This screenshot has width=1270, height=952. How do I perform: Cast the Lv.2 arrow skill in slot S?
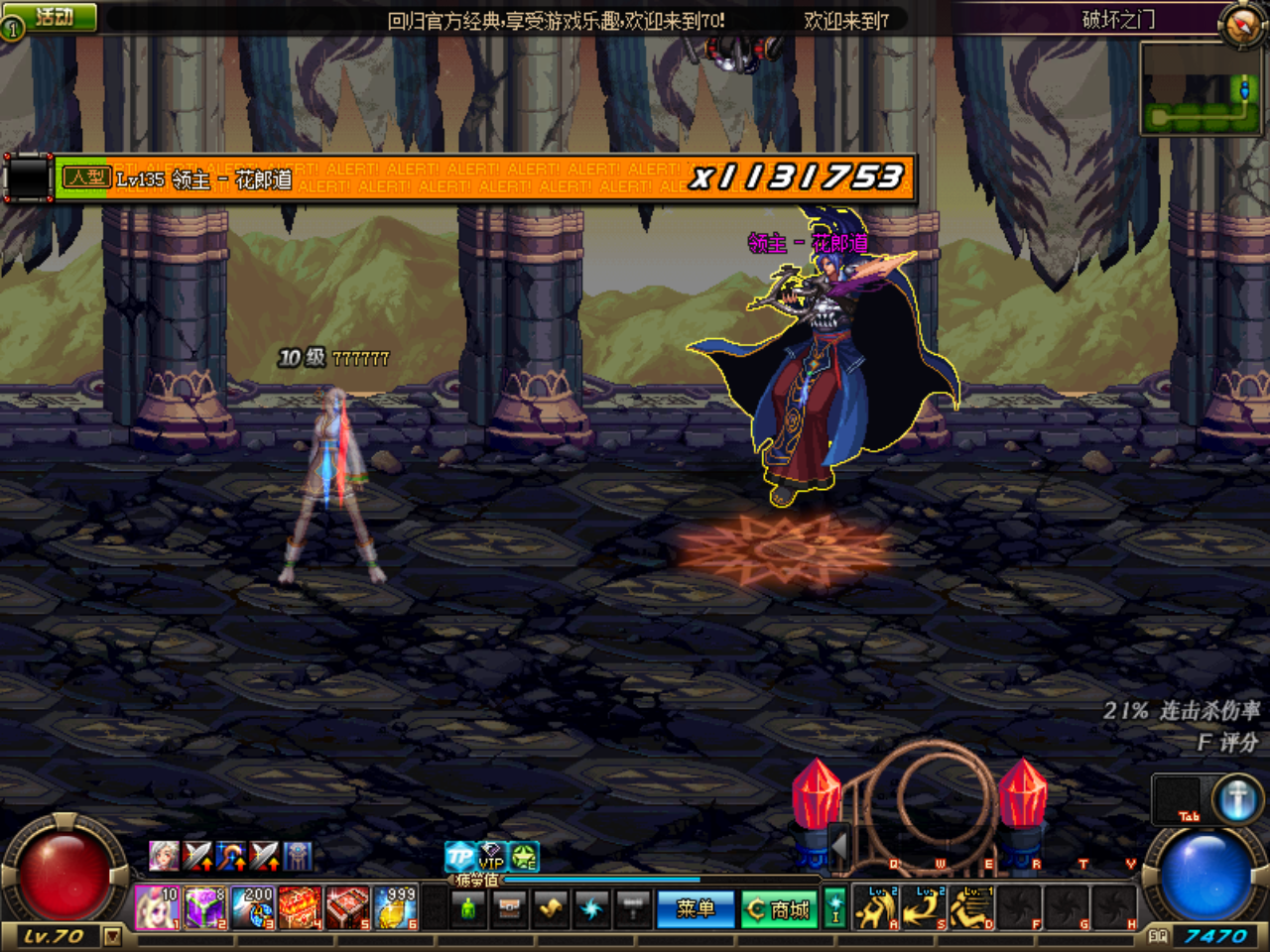coord(923,906)
